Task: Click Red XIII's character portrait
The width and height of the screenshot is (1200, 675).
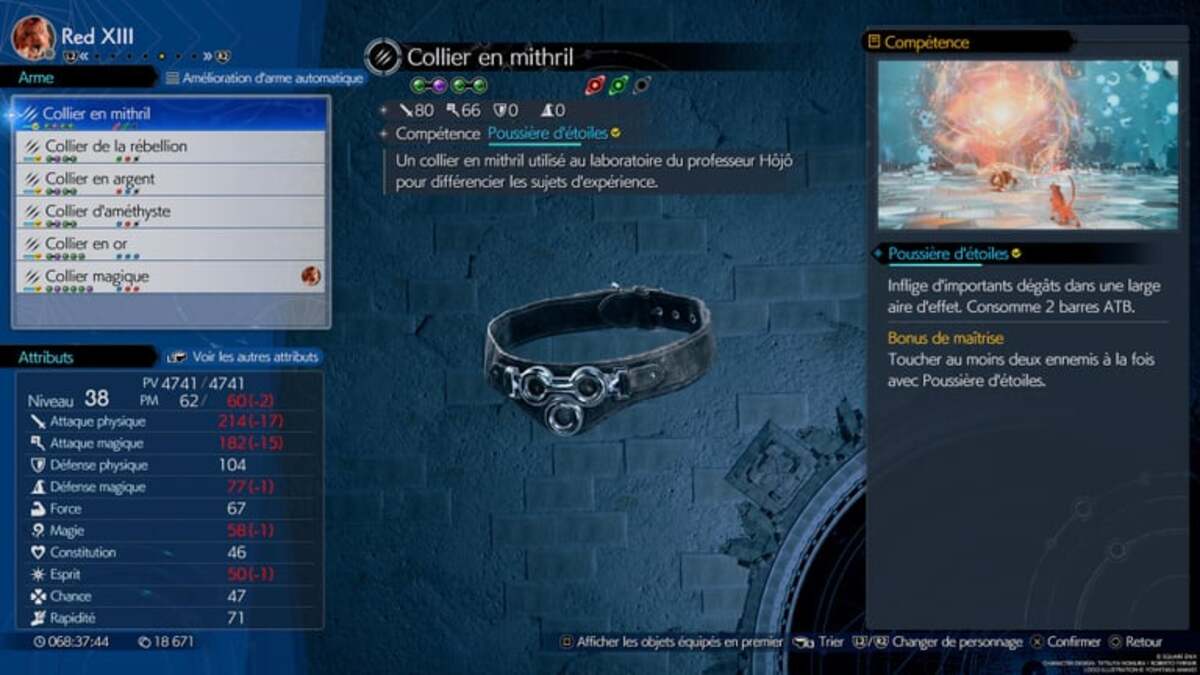Action: pyautogui.click(x=33, y=38)
